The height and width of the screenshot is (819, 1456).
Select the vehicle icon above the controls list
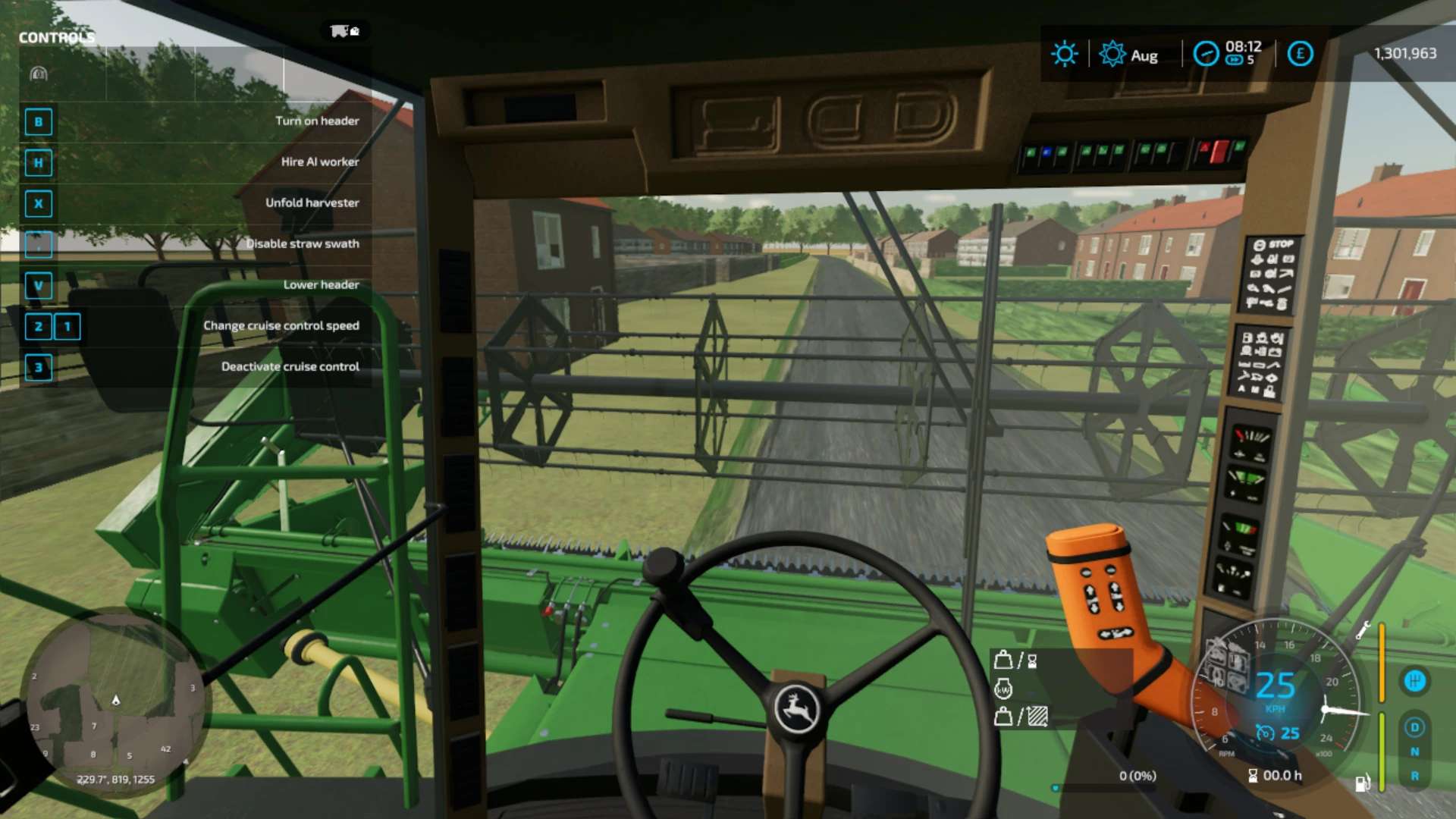click(x=344, y=31)
